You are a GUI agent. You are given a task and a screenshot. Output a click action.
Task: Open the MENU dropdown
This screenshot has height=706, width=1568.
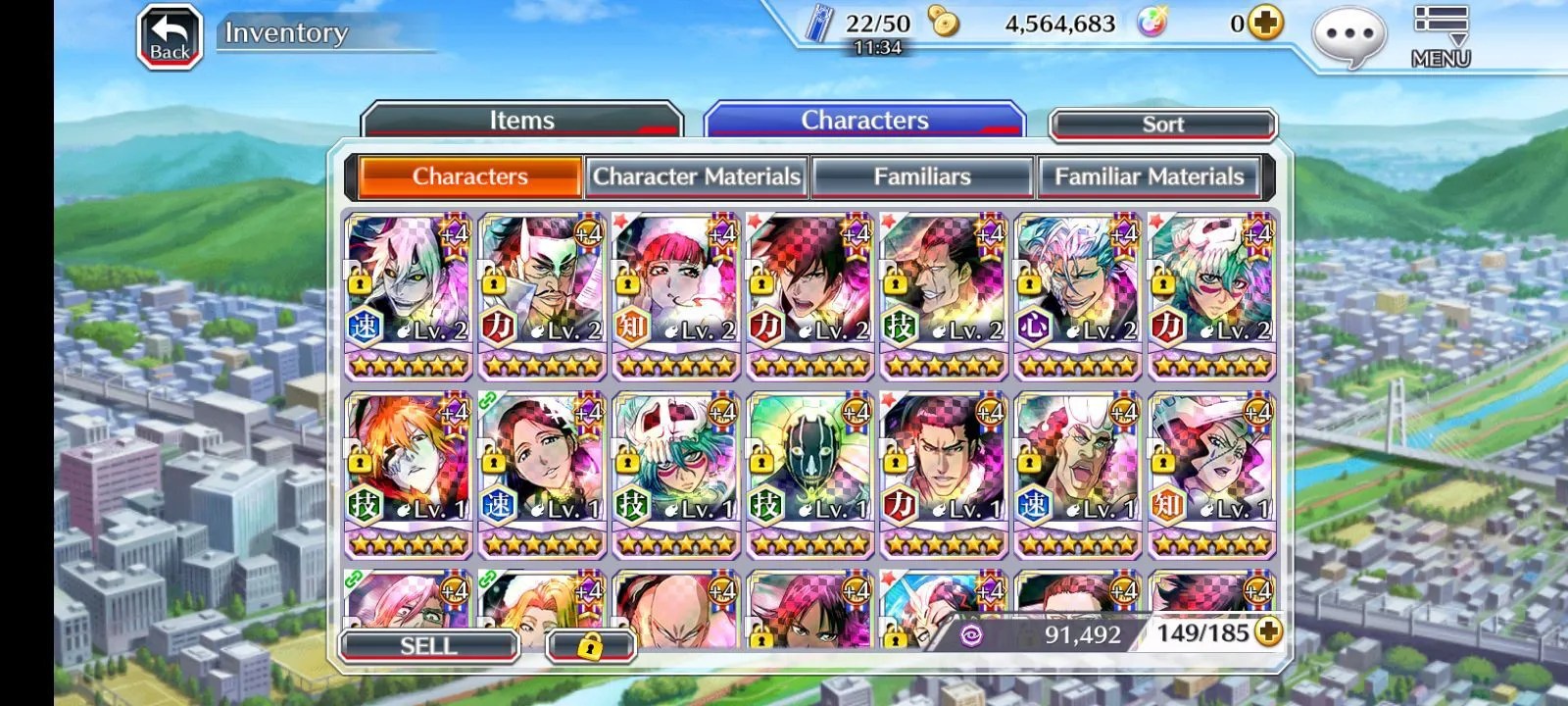[1440, 36]
